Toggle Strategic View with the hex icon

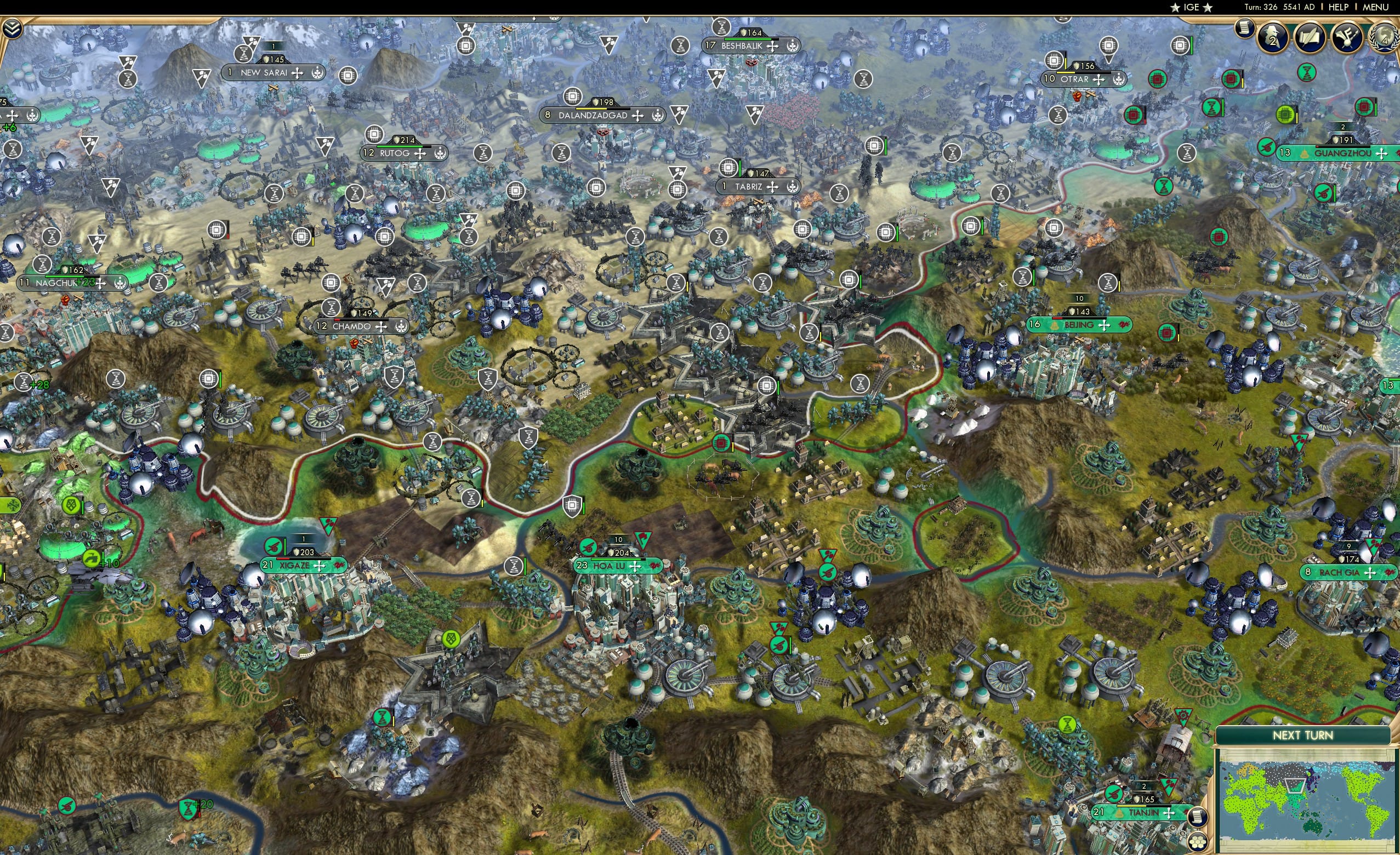pos(1198,843)
